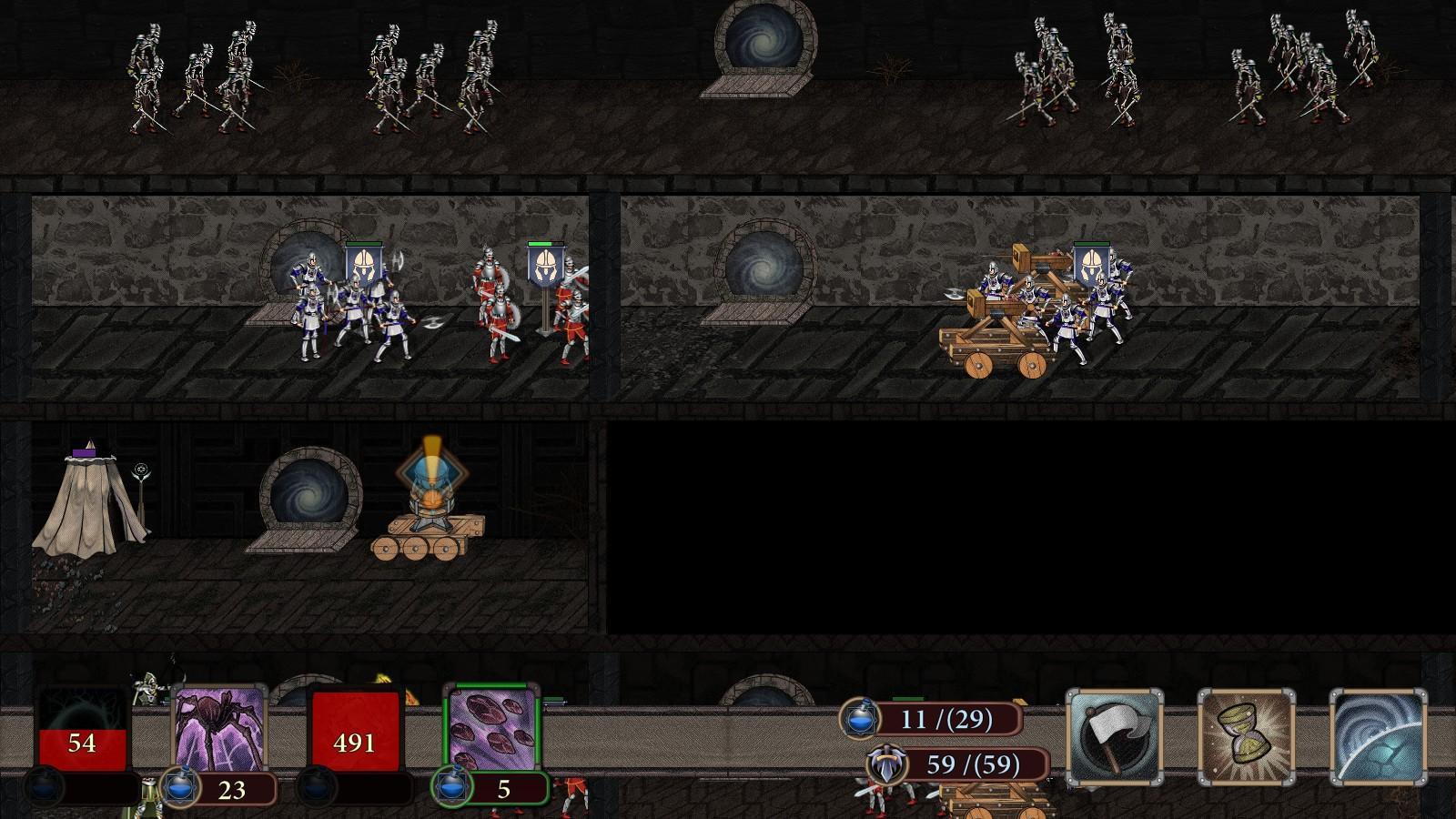
Task: Click the blue mana potion icon beside 11/(29)
Action: point(859,718)
